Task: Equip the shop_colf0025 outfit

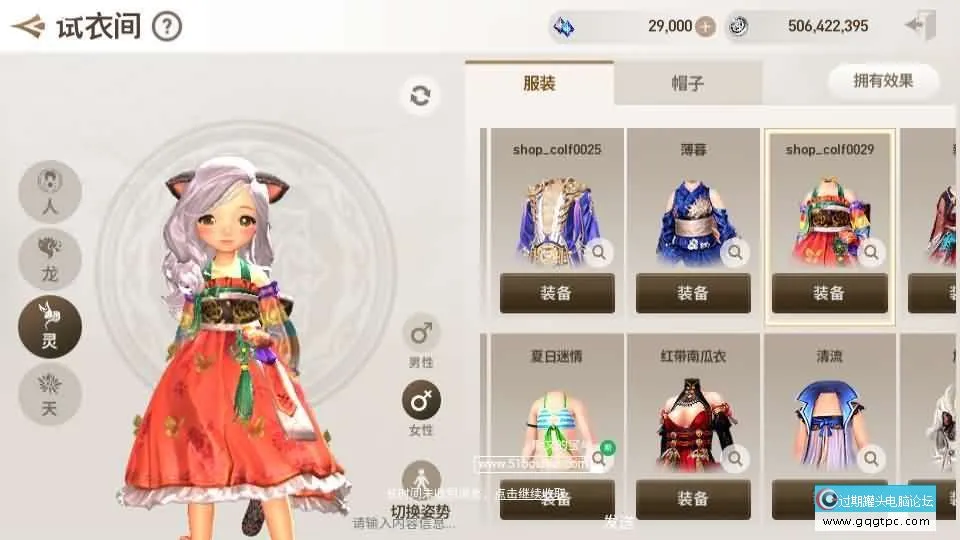Action: tap(557, 293)
